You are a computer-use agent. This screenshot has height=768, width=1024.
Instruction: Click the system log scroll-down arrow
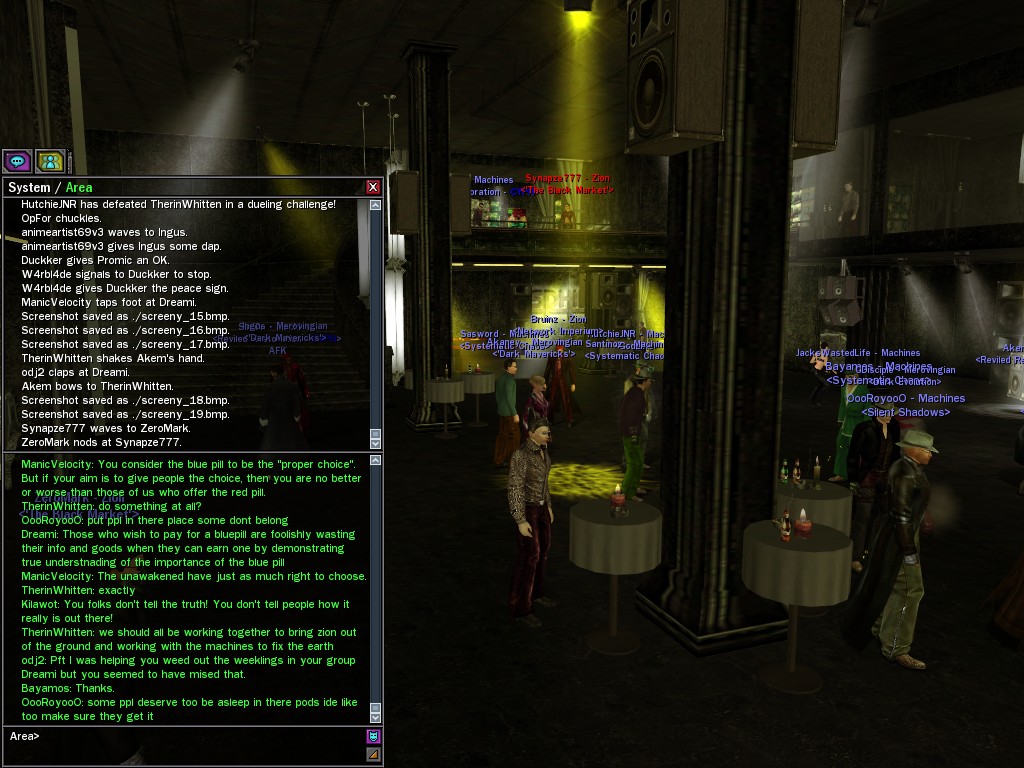click(376, 443)
